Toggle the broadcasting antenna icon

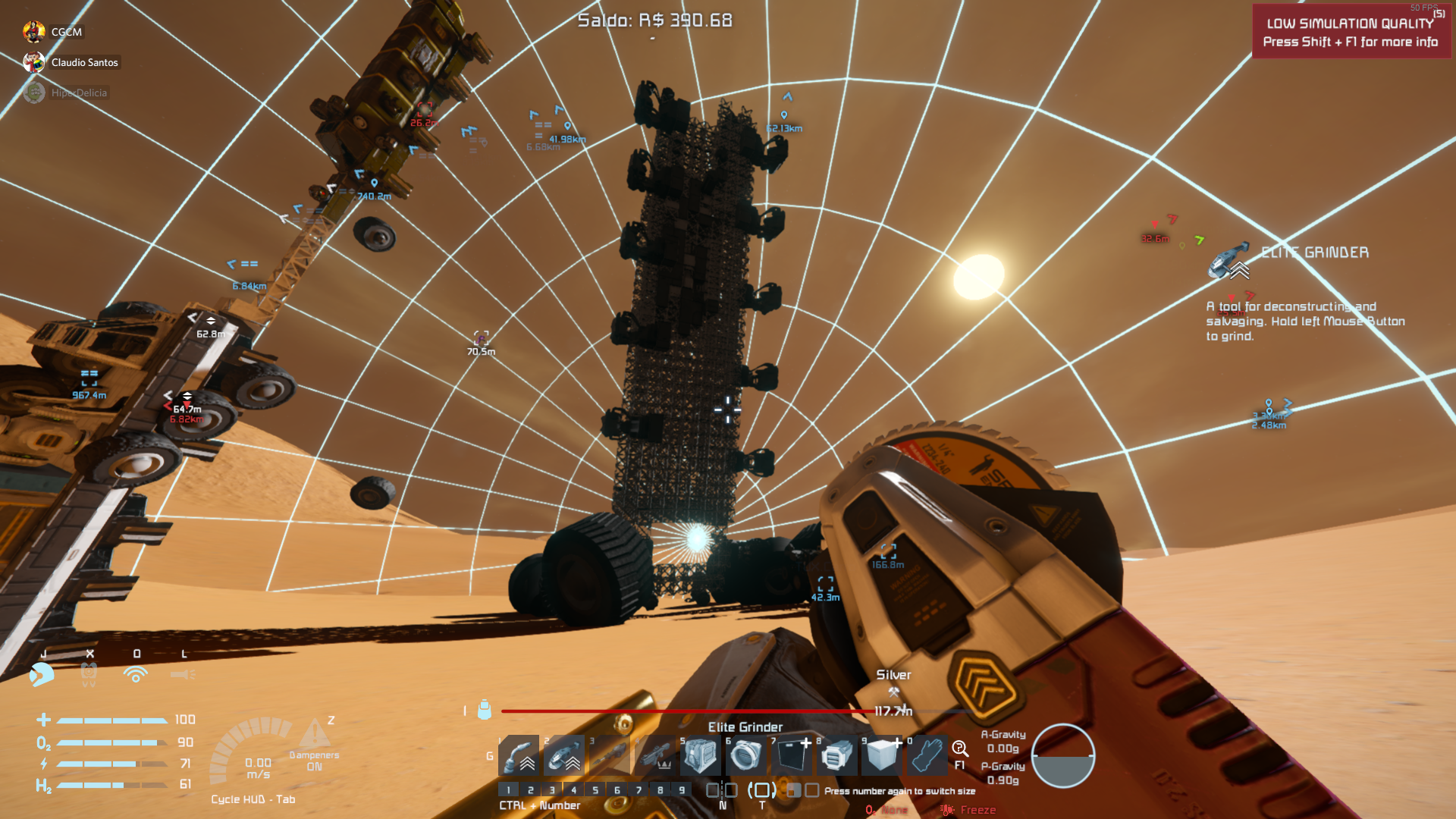click(x=136, y=674)
